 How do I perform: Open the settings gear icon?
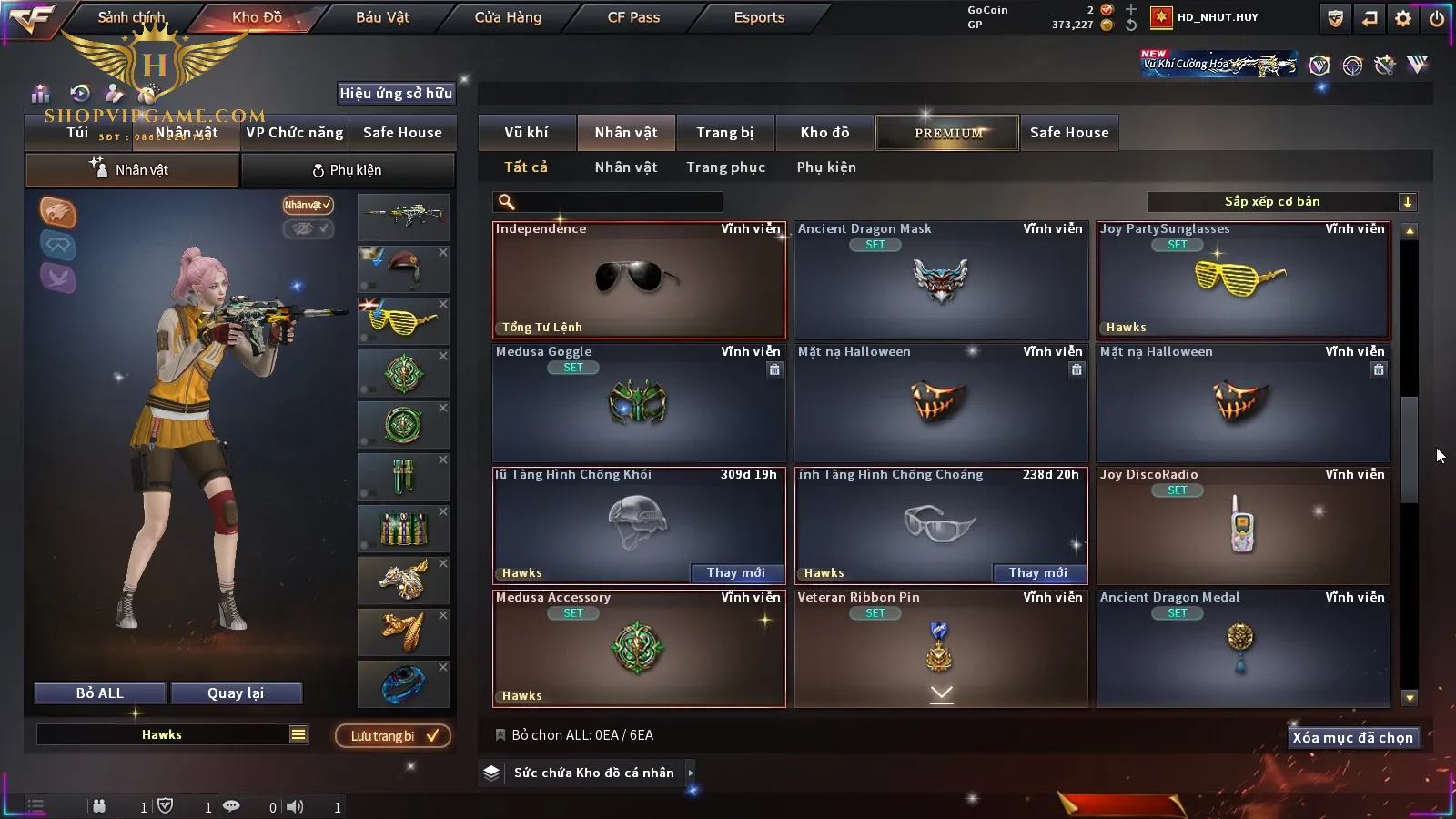[1403, 18]
